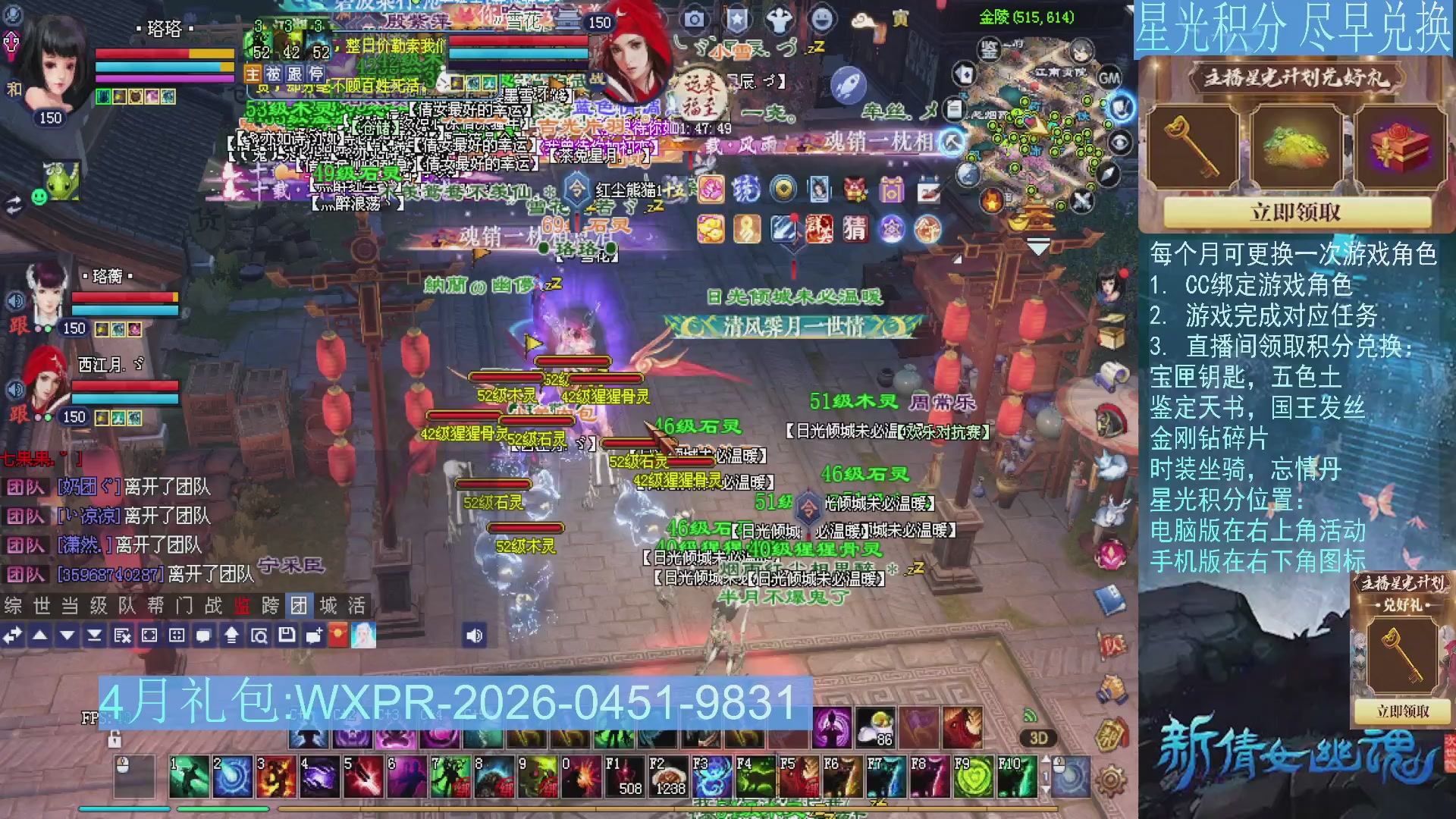Cast the skill in hotbar slot 1
This screenshot has height=819, width=1456.
[190, 777]
